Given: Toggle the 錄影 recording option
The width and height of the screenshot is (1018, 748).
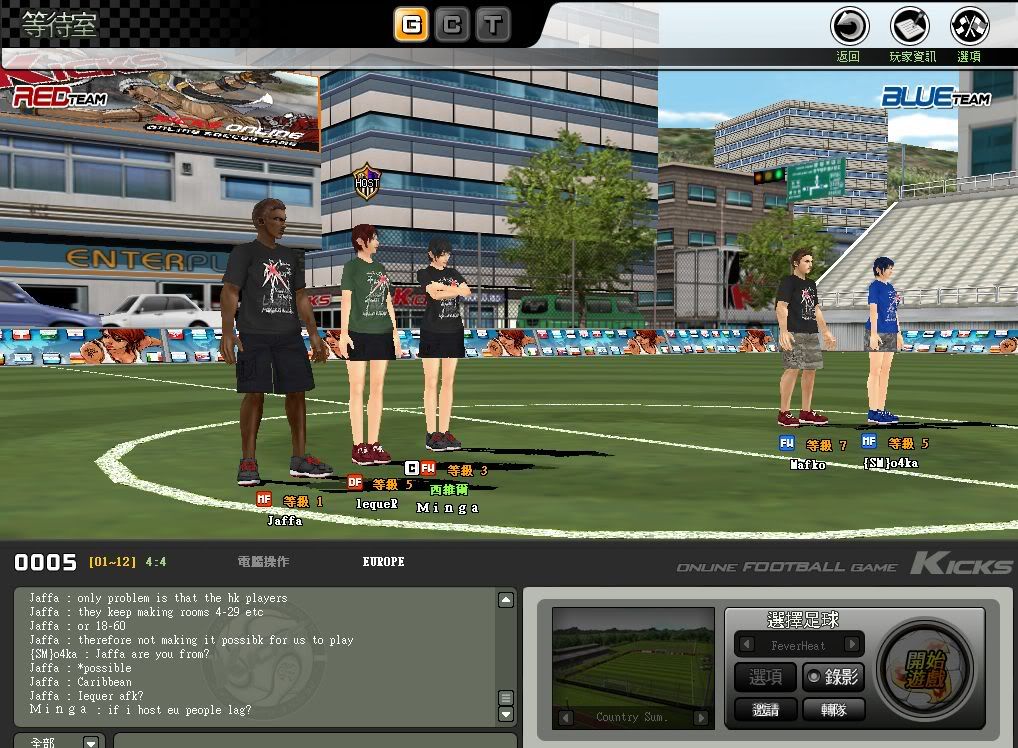Looking at the screenshot, I should [x=833, y=677].
